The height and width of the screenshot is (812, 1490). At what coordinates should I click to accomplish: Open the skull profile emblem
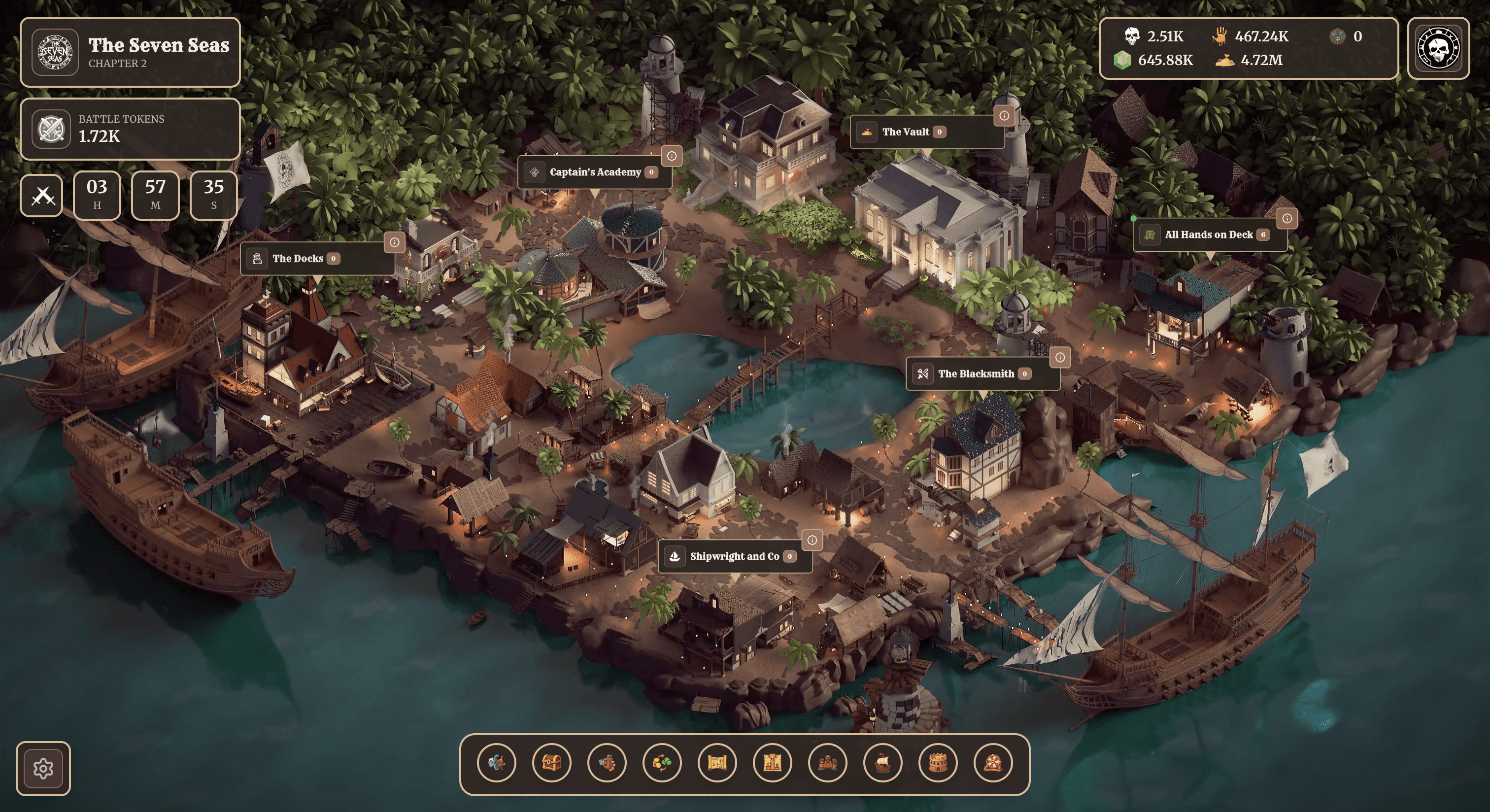[x=1438, y=48]
